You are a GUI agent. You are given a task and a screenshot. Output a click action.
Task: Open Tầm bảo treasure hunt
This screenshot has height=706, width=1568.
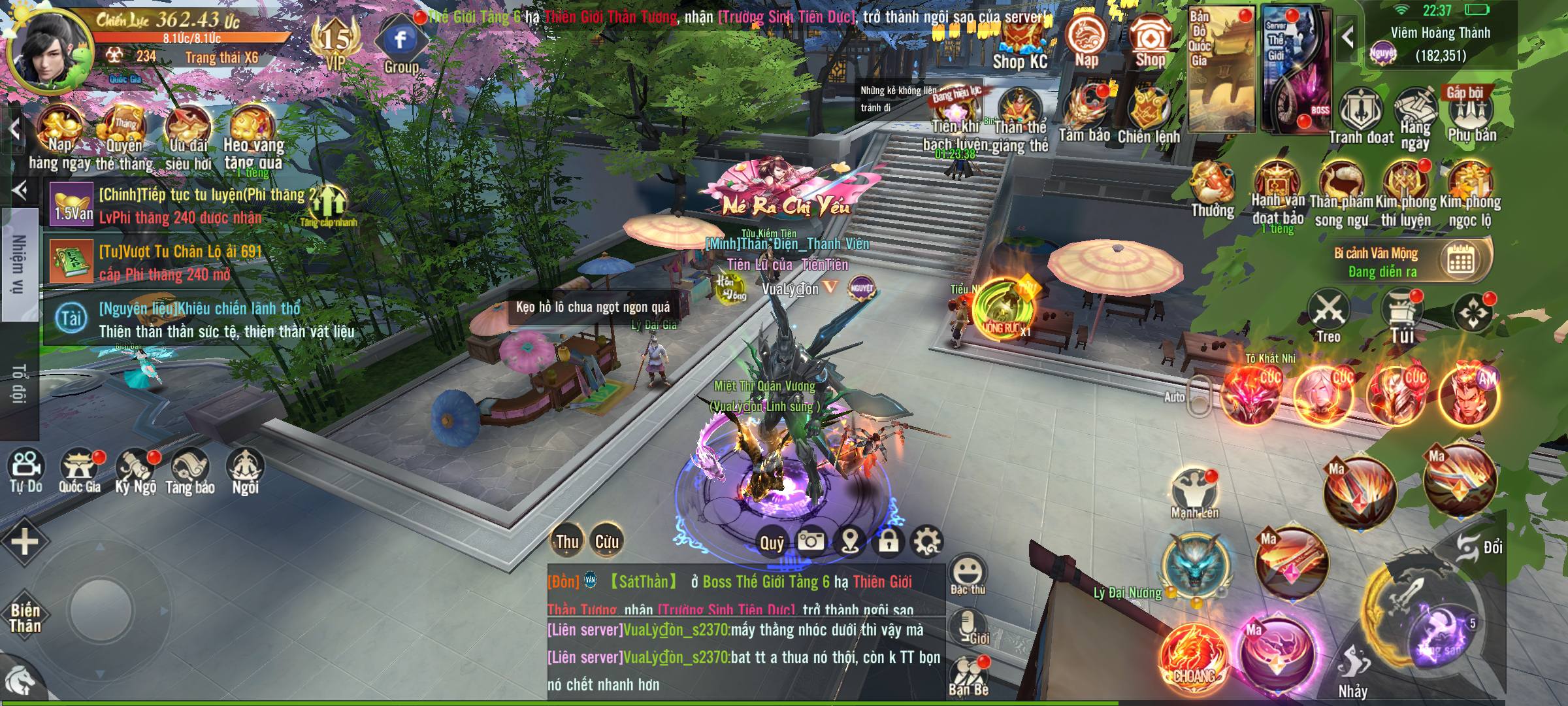[1085, 114]
